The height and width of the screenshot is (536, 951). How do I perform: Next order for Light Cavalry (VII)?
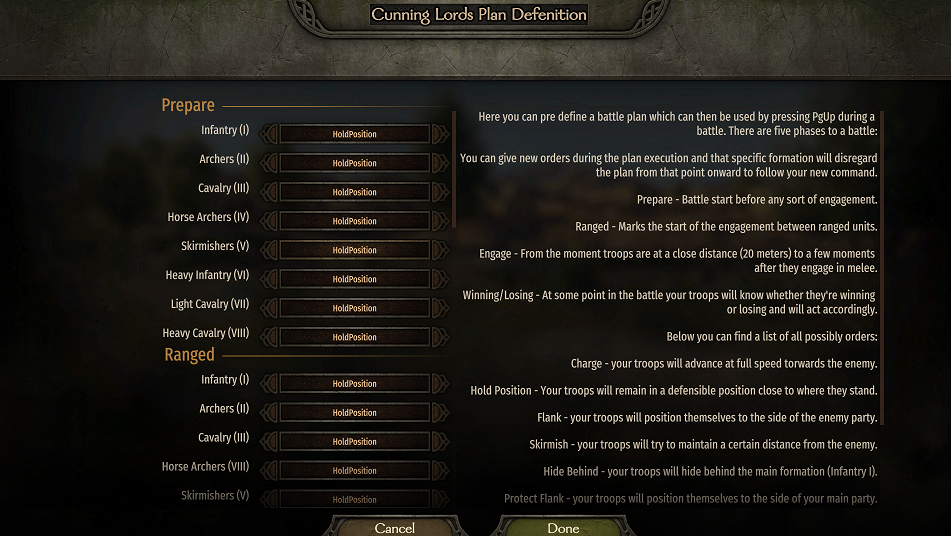click(x=440, y=308)
